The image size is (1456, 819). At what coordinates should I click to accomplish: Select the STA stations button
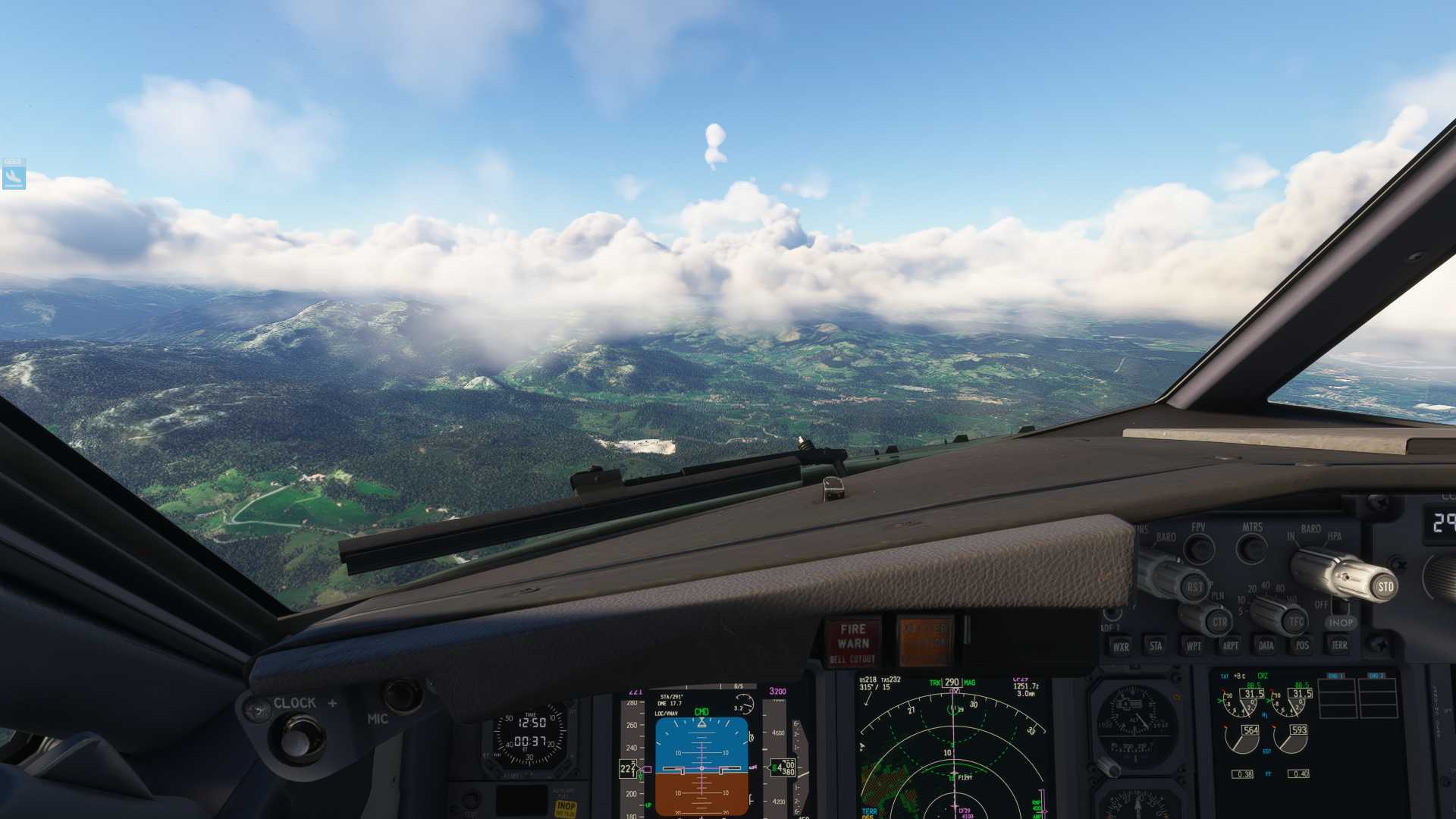coord(1156,647)
